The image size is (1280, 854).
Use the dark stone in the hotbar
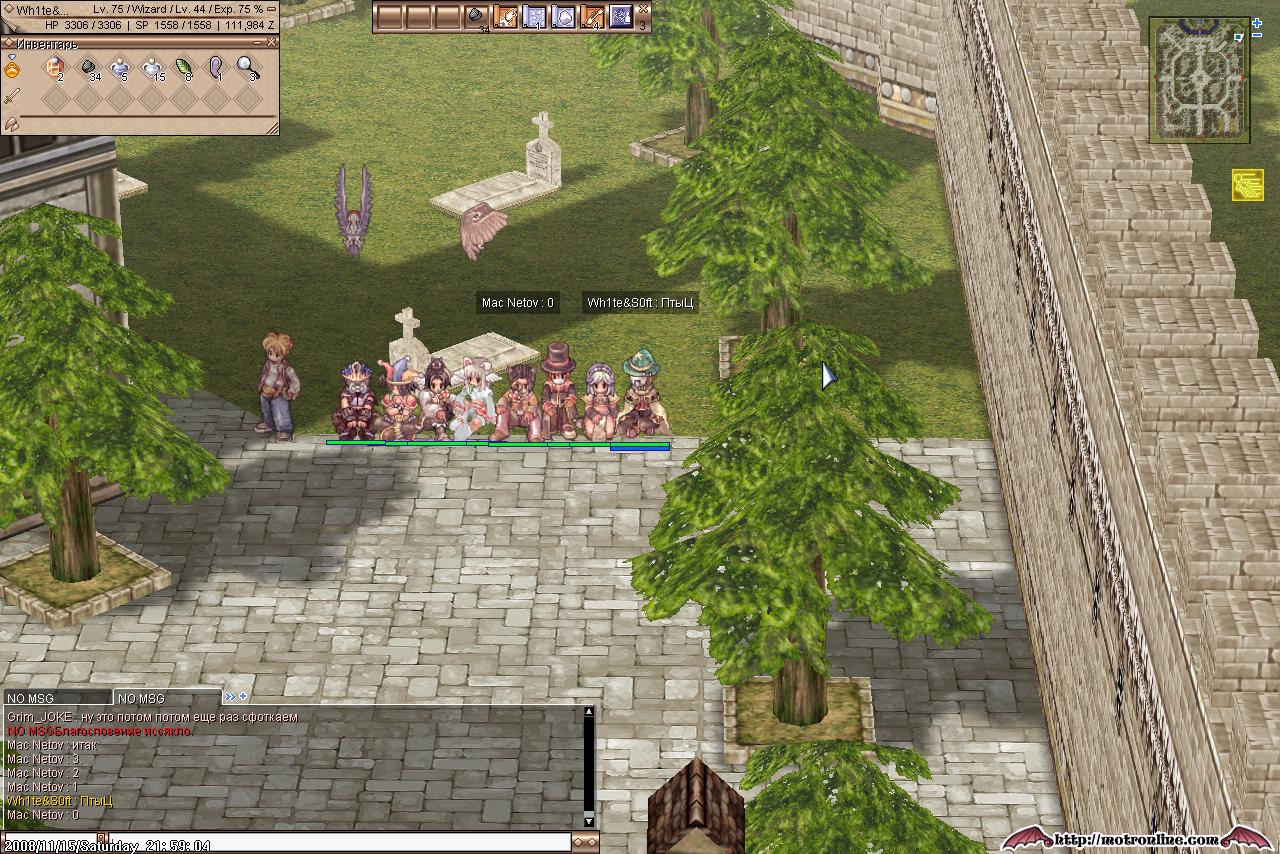(x=477, y=16)
